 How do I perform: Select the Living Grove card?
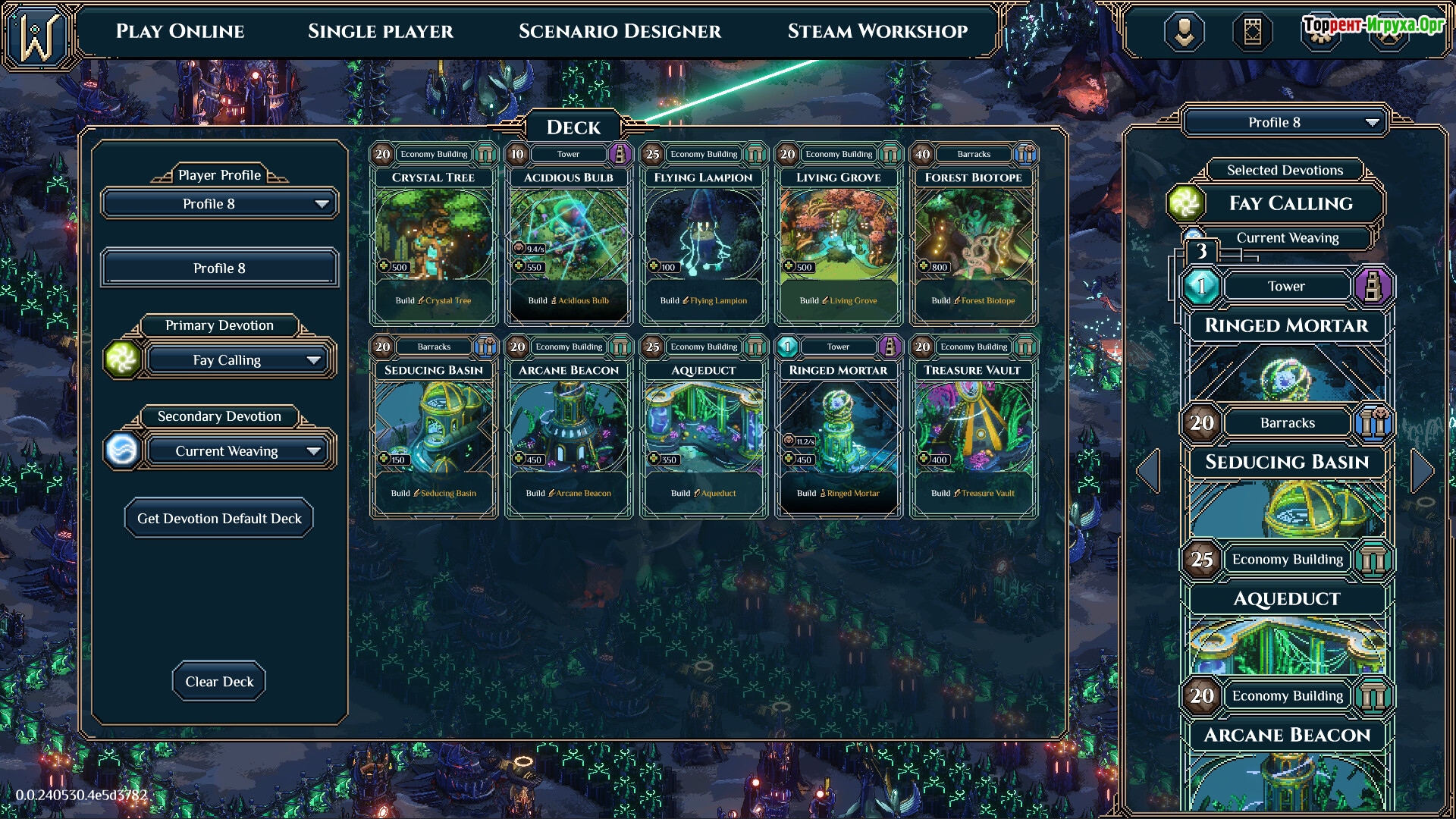(x=839, y=235)
